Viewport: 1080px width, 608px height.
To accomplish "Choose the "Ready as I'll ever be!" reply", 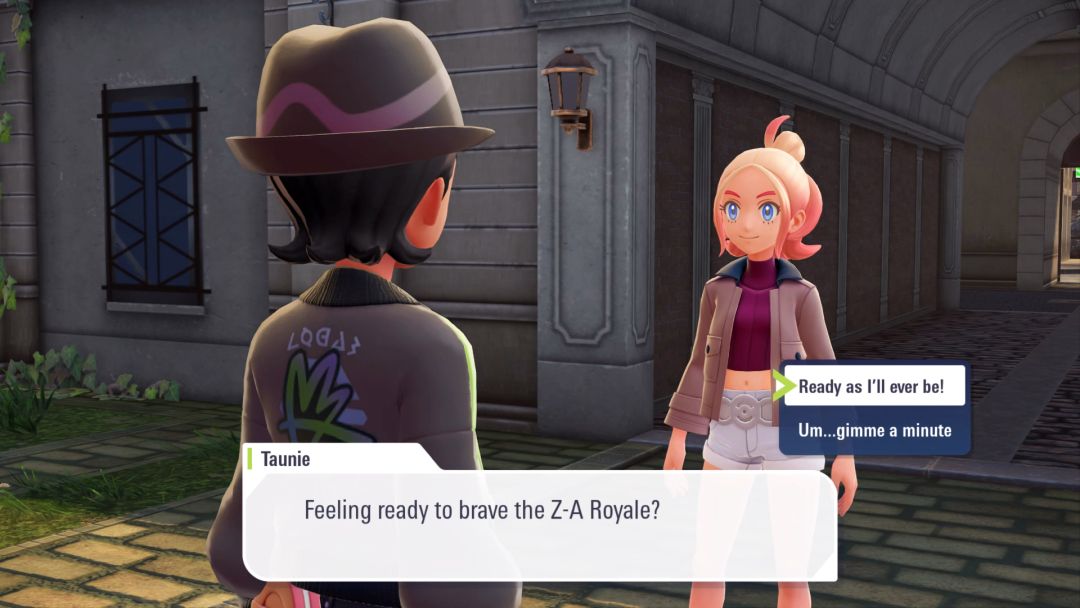I will 872,387.
